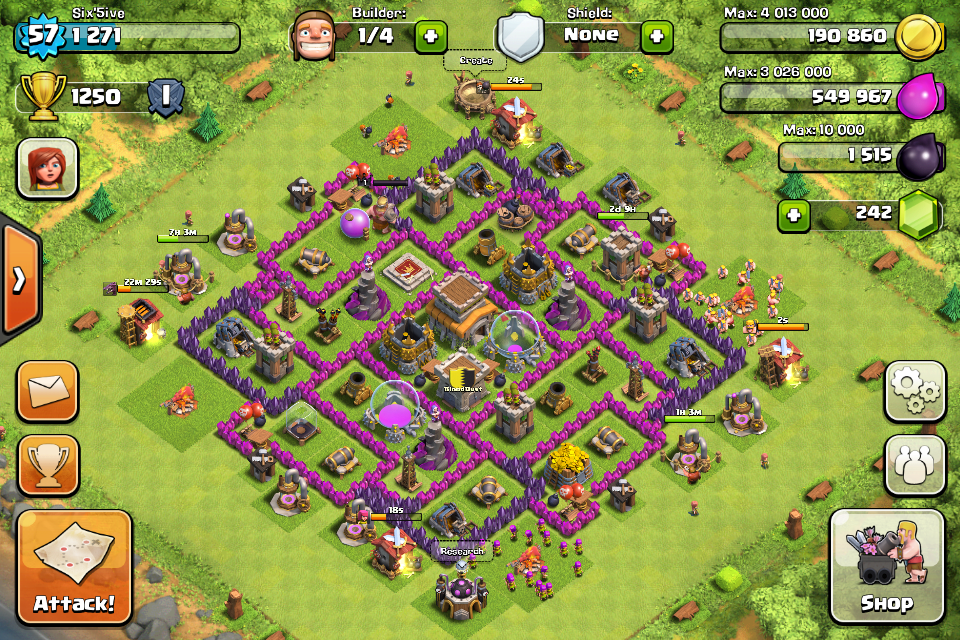Open the Shop menu

click(886, 567)
